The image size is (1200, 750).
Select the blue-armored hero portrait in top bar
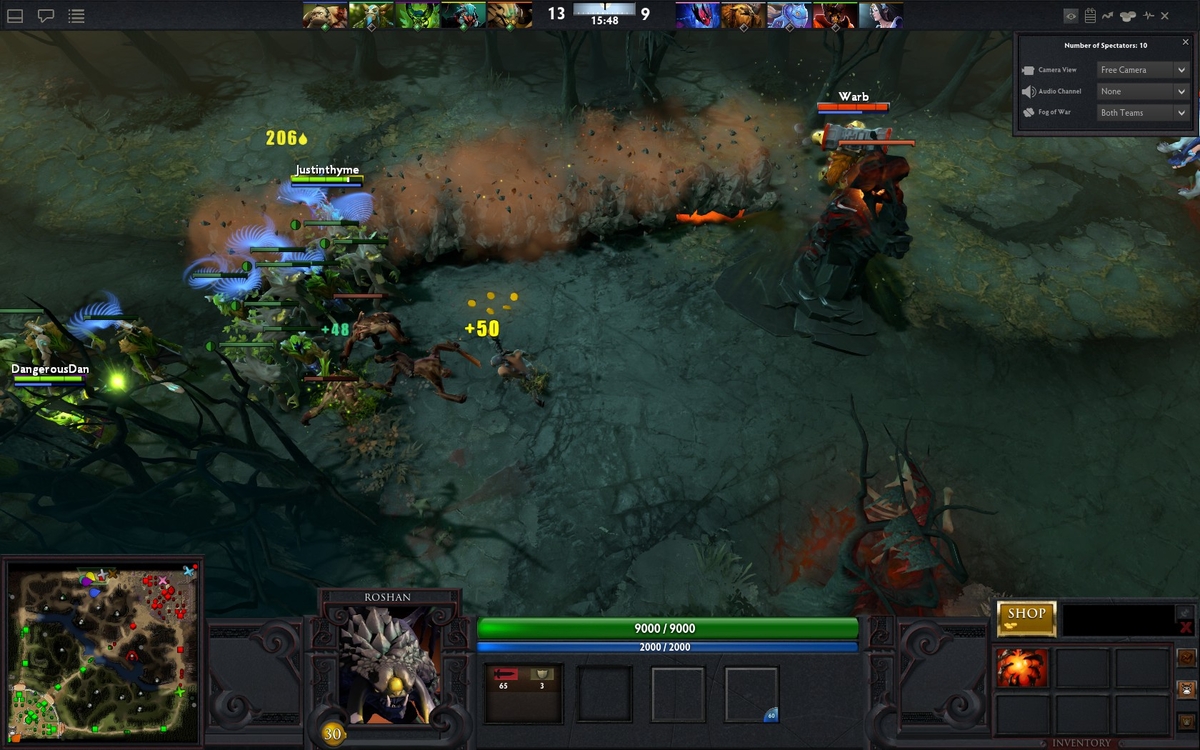point(788,15)
